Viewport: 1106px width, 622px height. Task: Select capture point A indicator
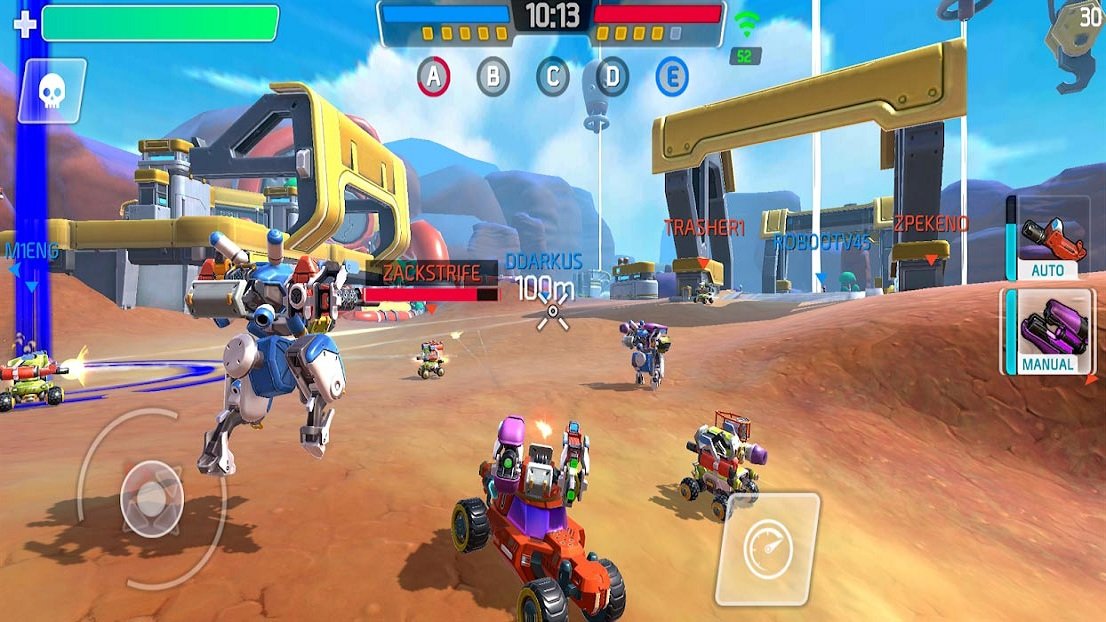tap(432, 76)
